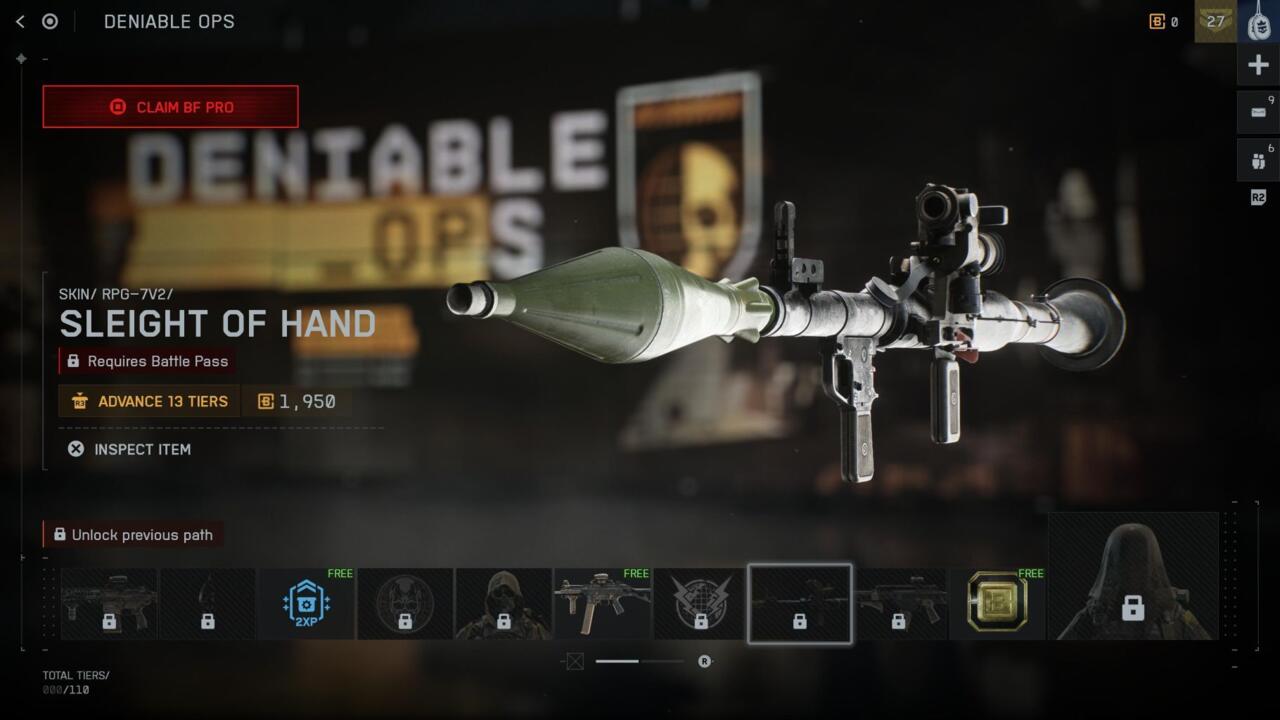
Task: Select the locked rifle tile before gold coin
Action: click(x=899, y=603)
